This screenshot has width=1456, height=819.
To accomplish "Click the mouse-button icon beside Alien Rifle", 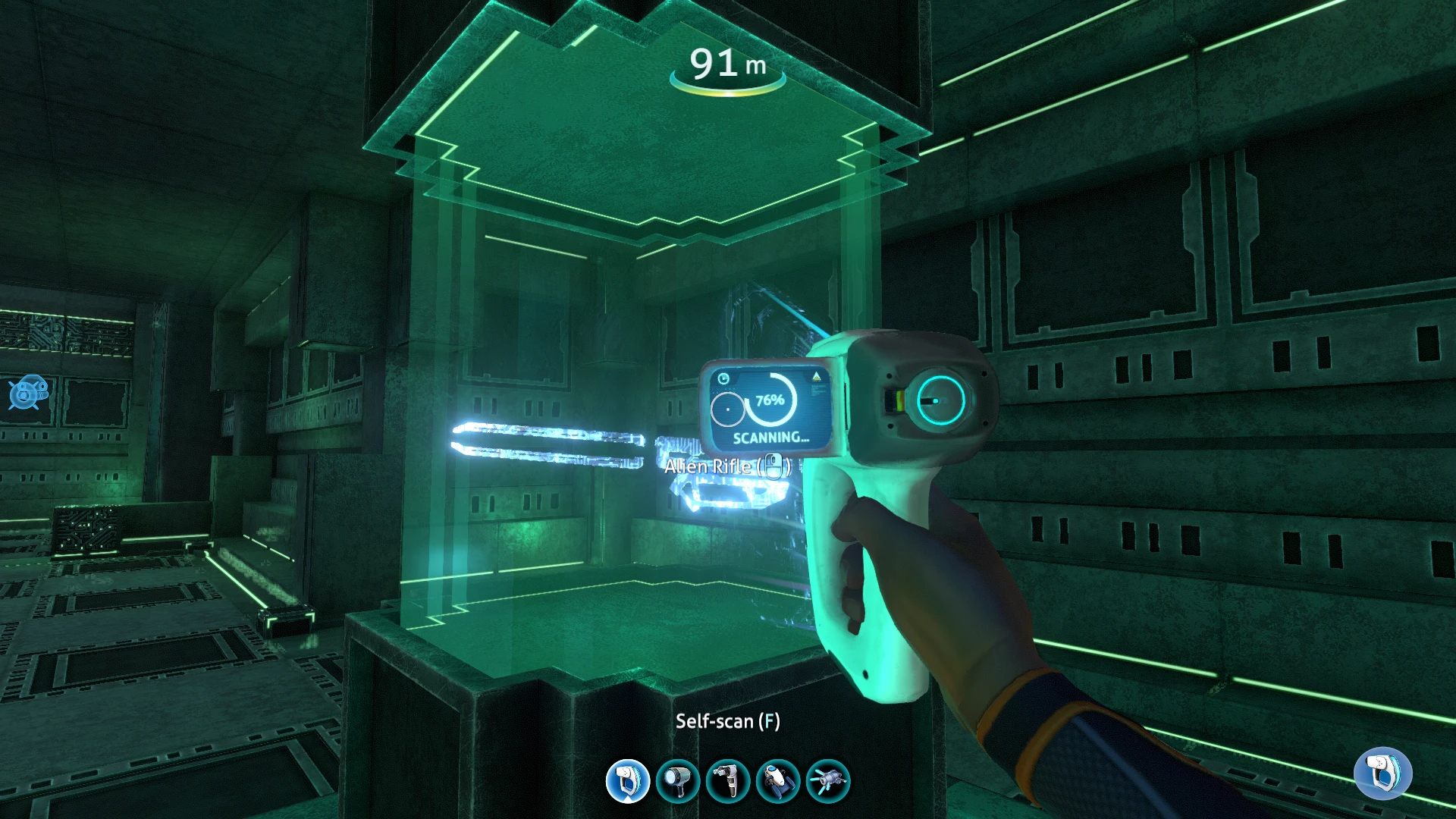I will pyautogui.click(x=775, y=466).
